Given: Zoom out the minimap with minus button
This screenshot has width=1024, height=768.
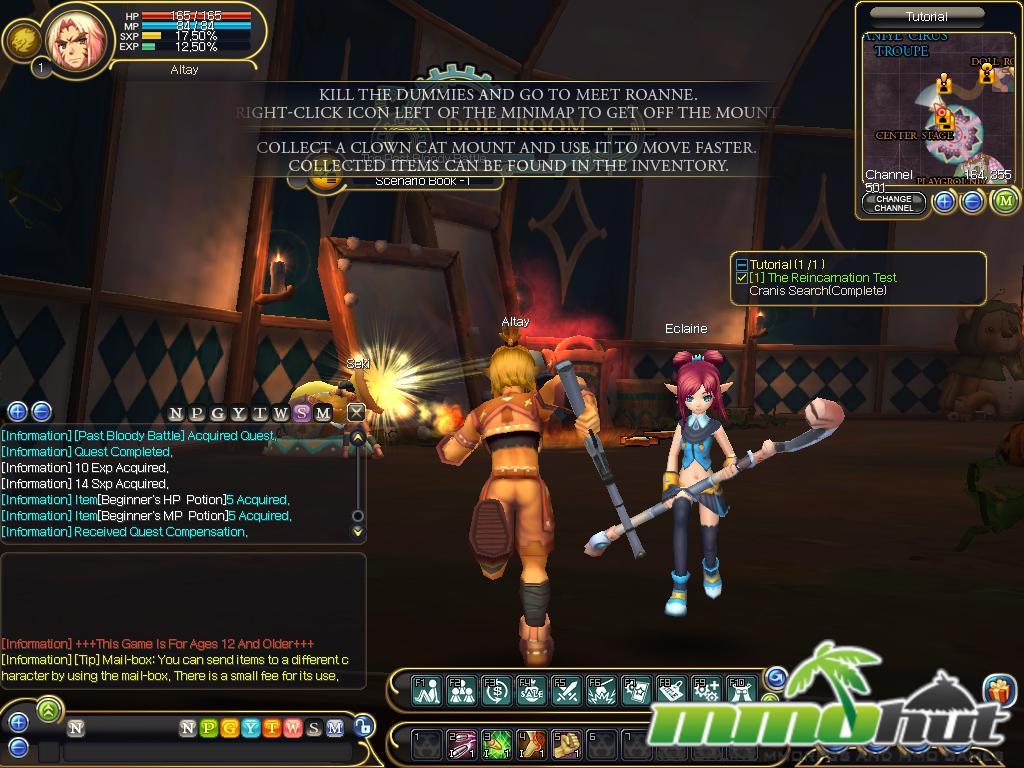Looking at the screenshot, I should 972,202.
